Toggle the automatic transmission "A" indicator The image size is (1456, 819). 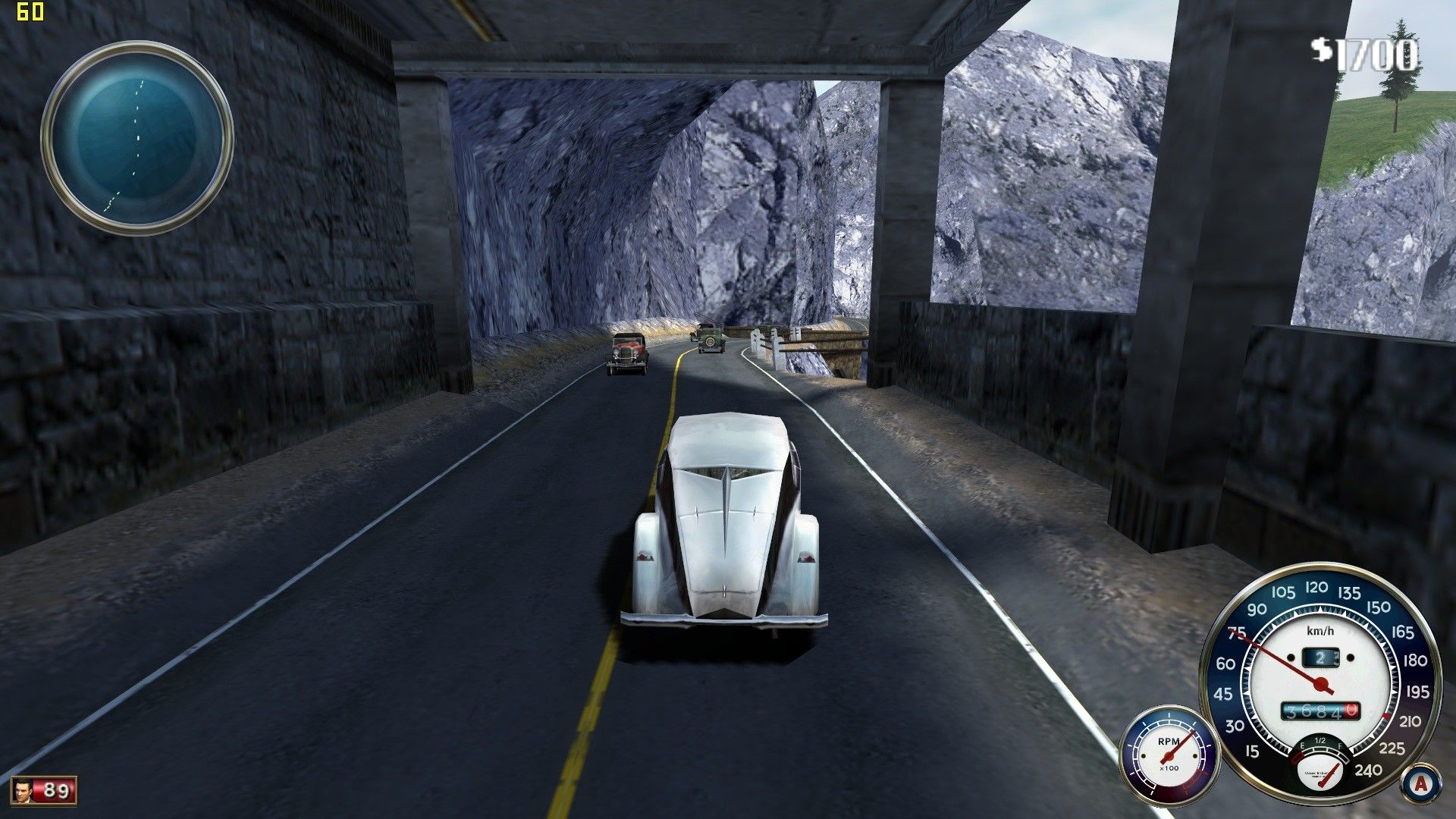click(x=1420, y=783)
